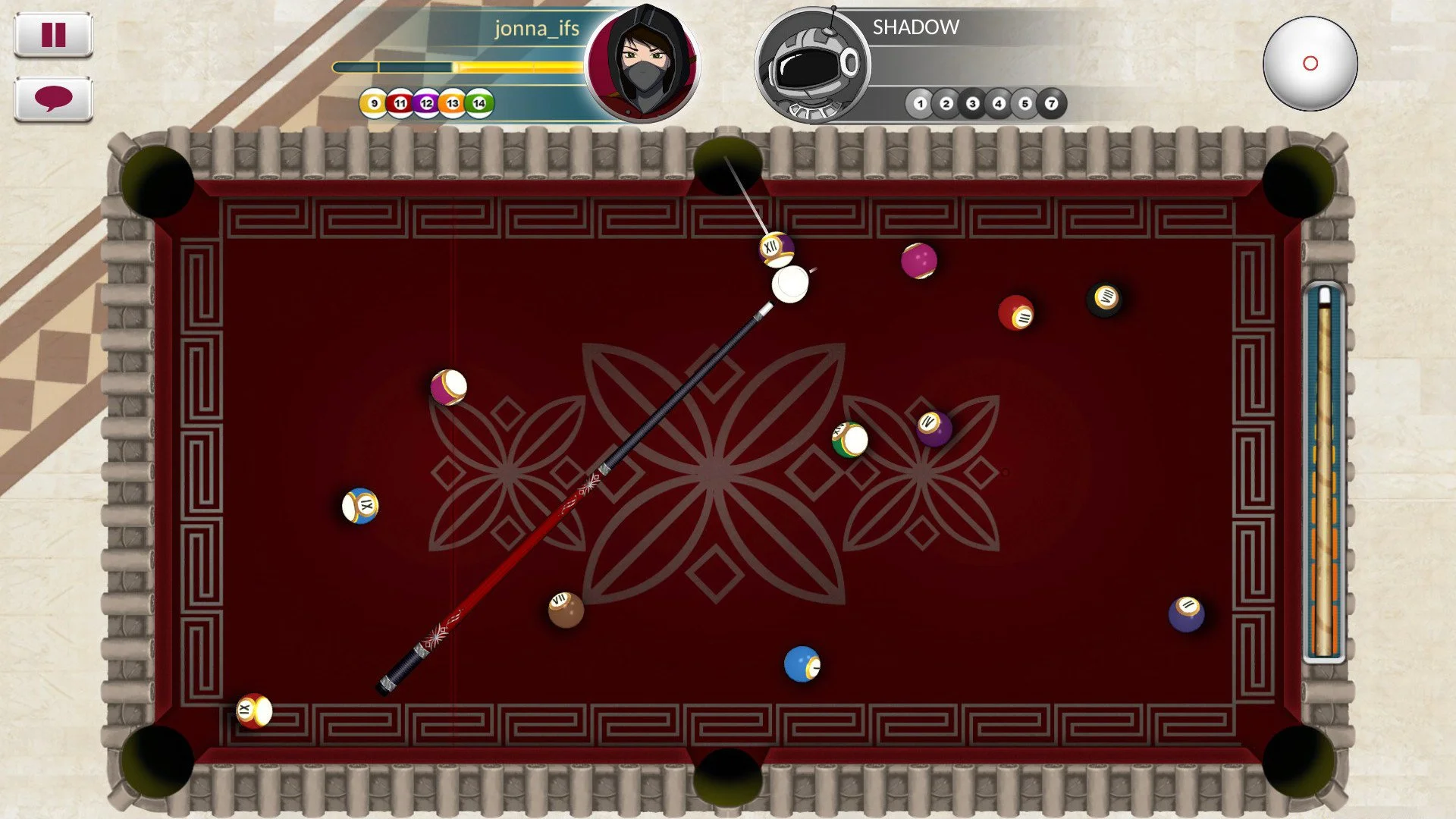Select SHADOW's astronaut avatar
The width and height of the screenshot is (1456, 819).
point(810,64)
